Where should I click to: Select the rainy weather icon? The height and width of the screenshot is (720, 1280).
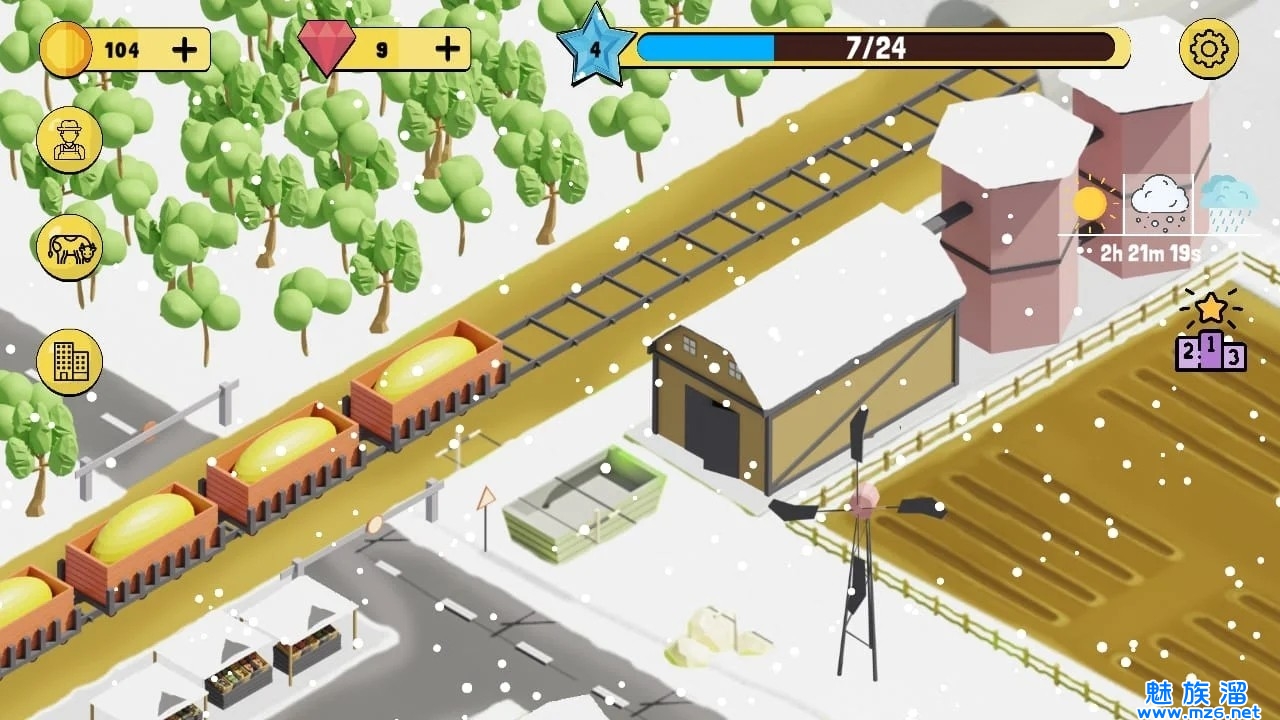pos(1228,203)
